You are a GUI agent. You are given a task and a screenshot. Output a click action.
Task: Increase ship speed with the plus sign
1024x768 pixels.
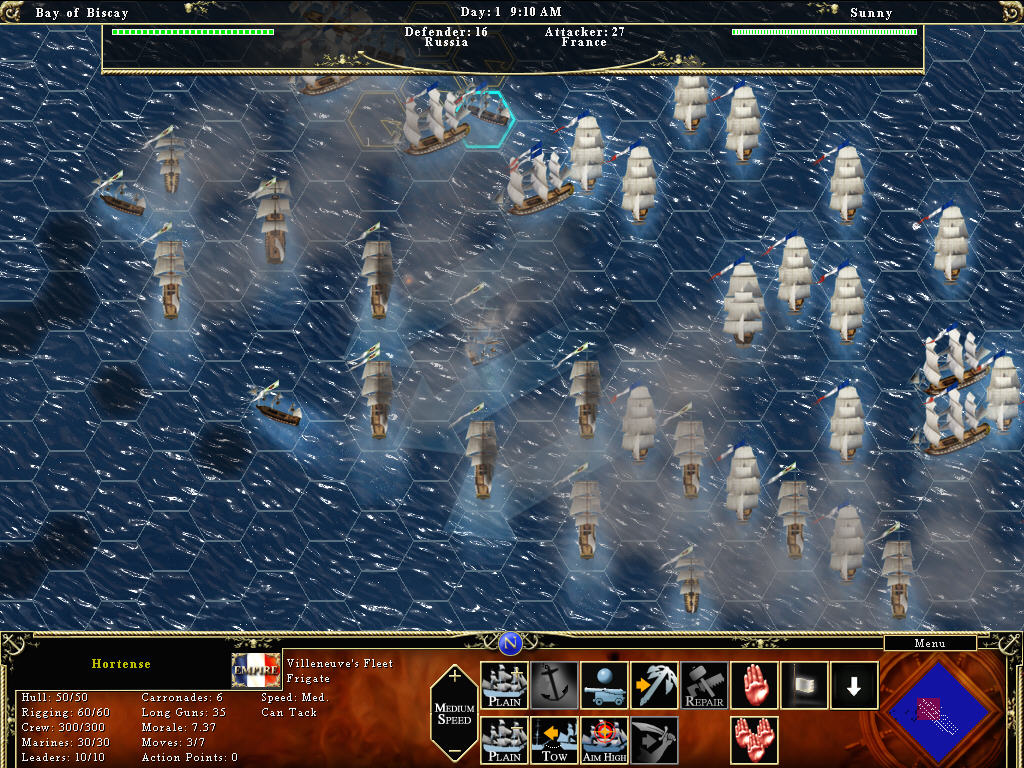coord(455,676)
